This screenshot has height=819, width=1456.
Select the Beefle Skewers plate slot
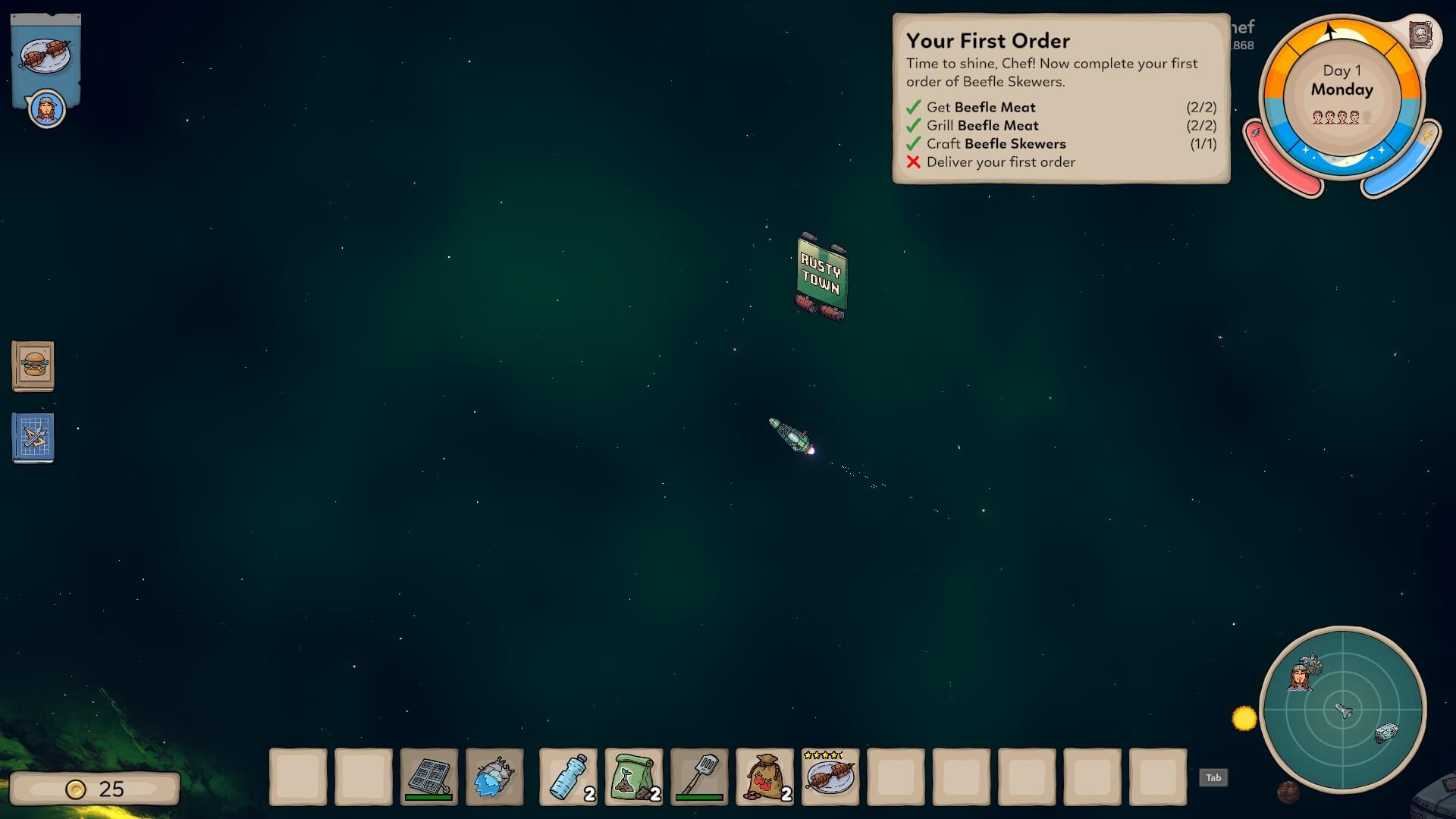point(830,777)
